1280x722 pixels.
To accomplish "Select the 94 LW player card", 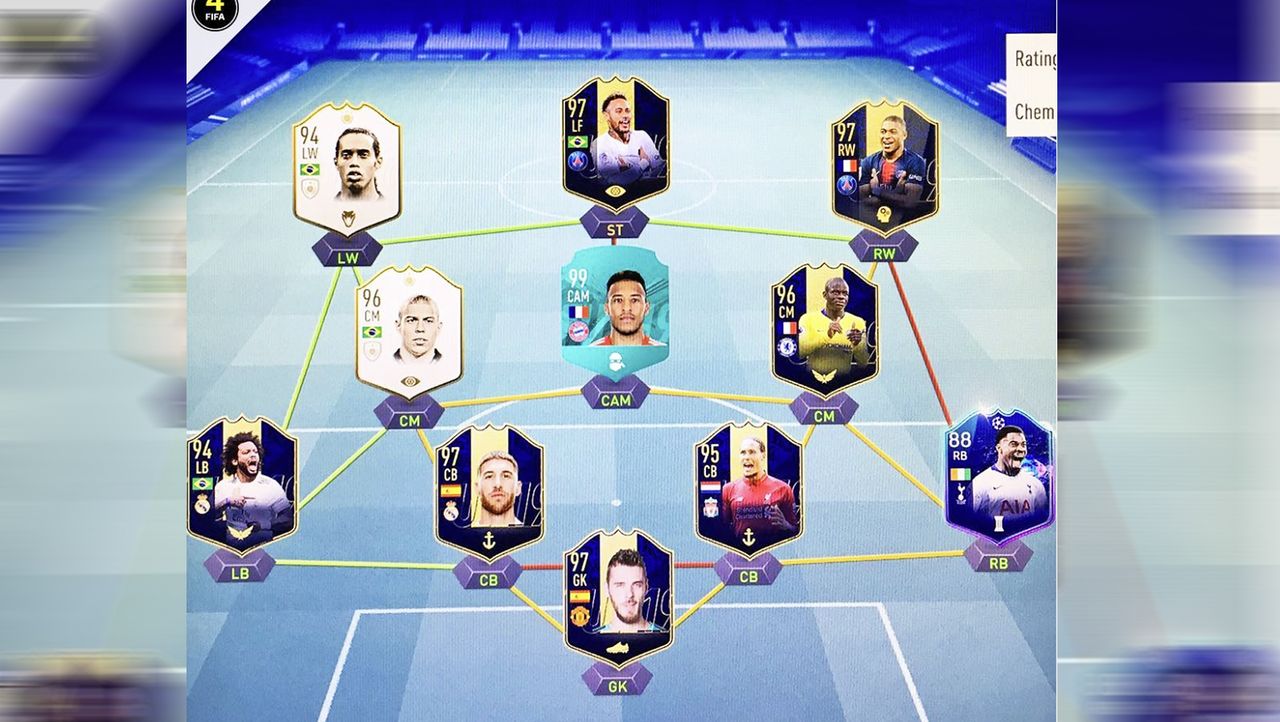I will [x=346, y=168].
